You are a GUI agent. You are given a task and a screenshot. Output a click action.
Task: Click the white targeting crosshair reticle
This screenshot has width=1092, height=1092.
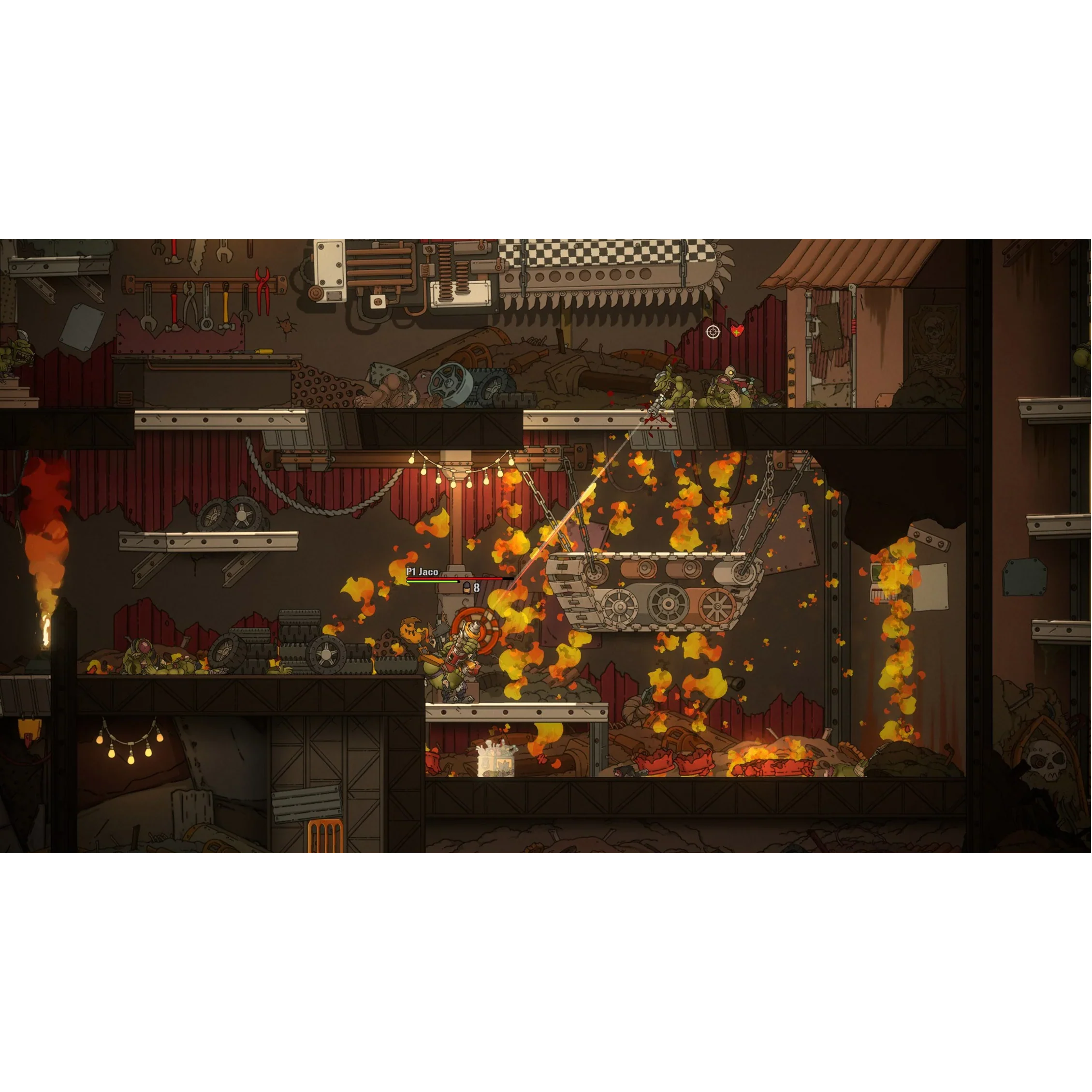(x=713, y=333)
